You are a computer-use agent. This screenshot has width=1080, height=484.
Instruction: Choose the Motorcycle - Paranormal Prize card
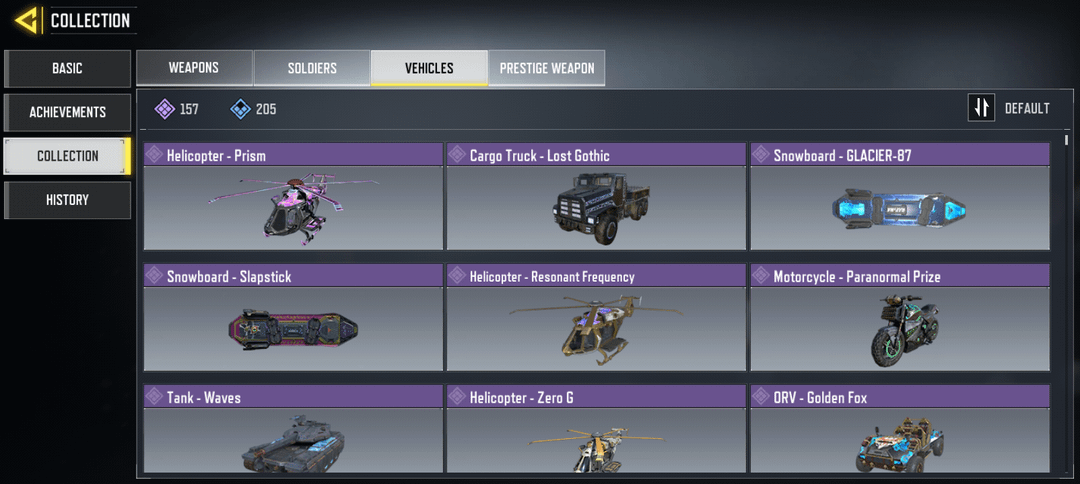[900, 318]
